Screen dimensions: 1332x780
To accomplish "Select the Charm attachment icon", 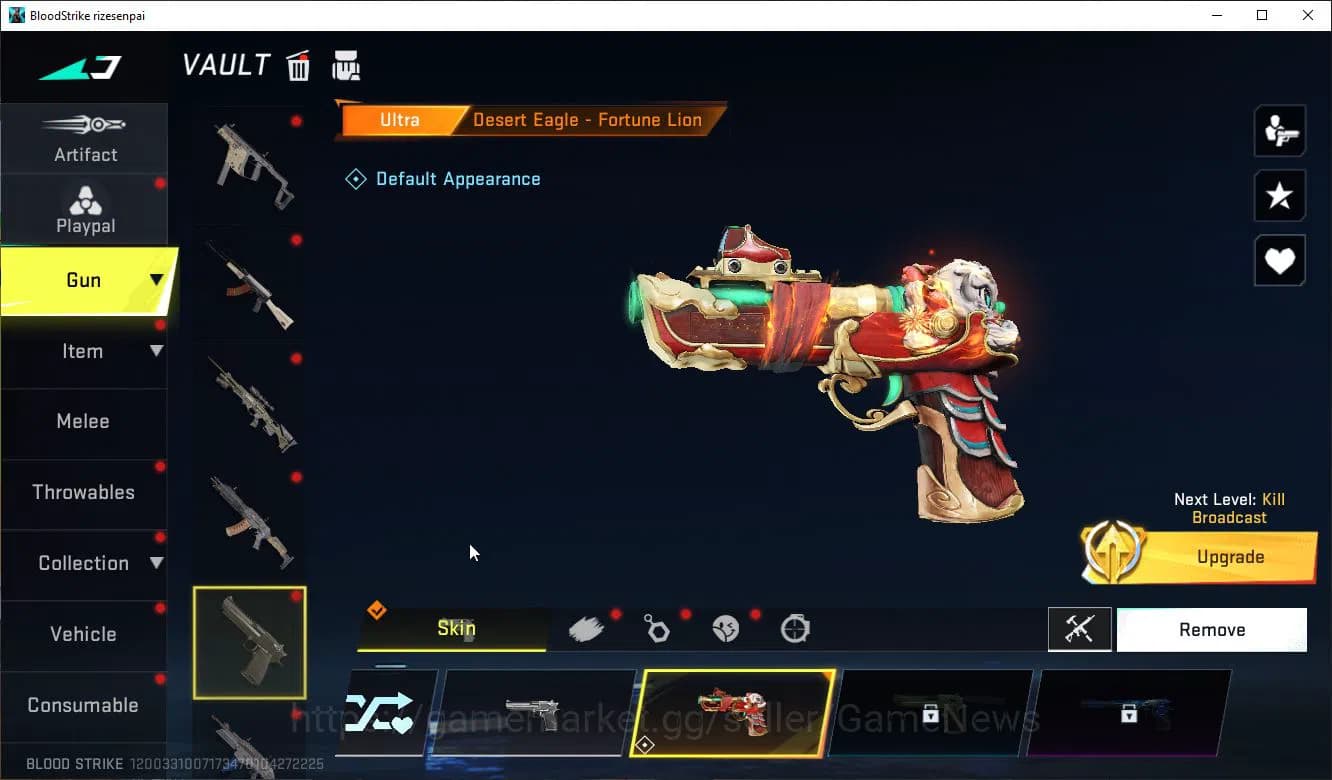I will pos(657,628).
